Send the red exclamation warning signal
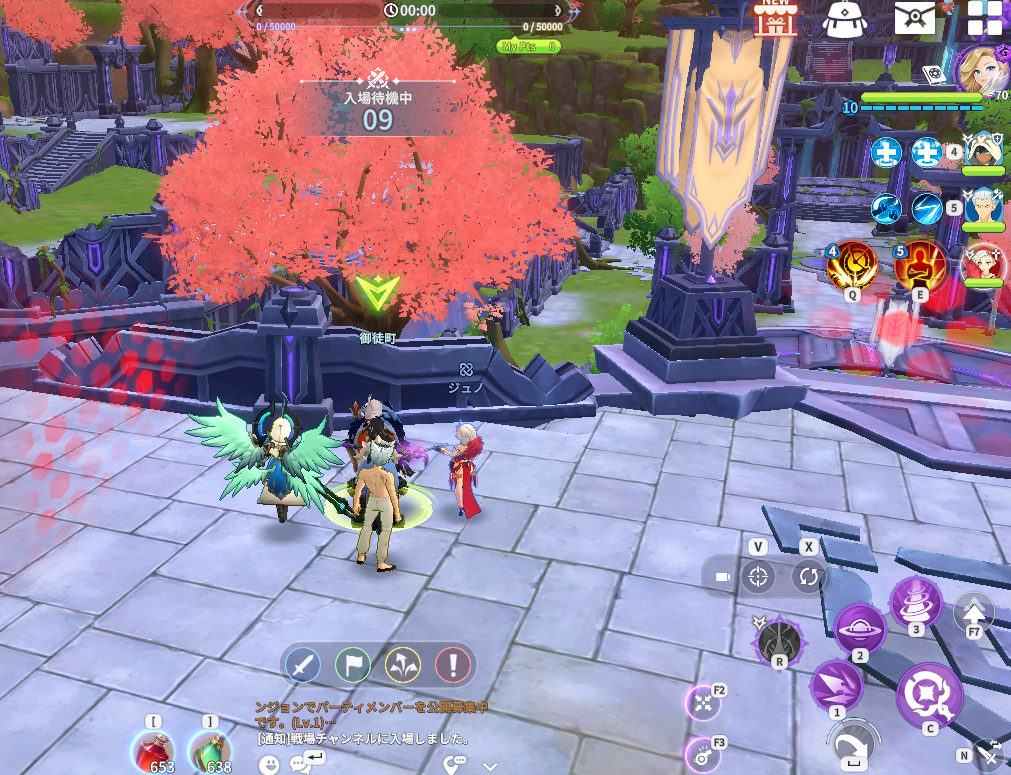 [452, 663]
